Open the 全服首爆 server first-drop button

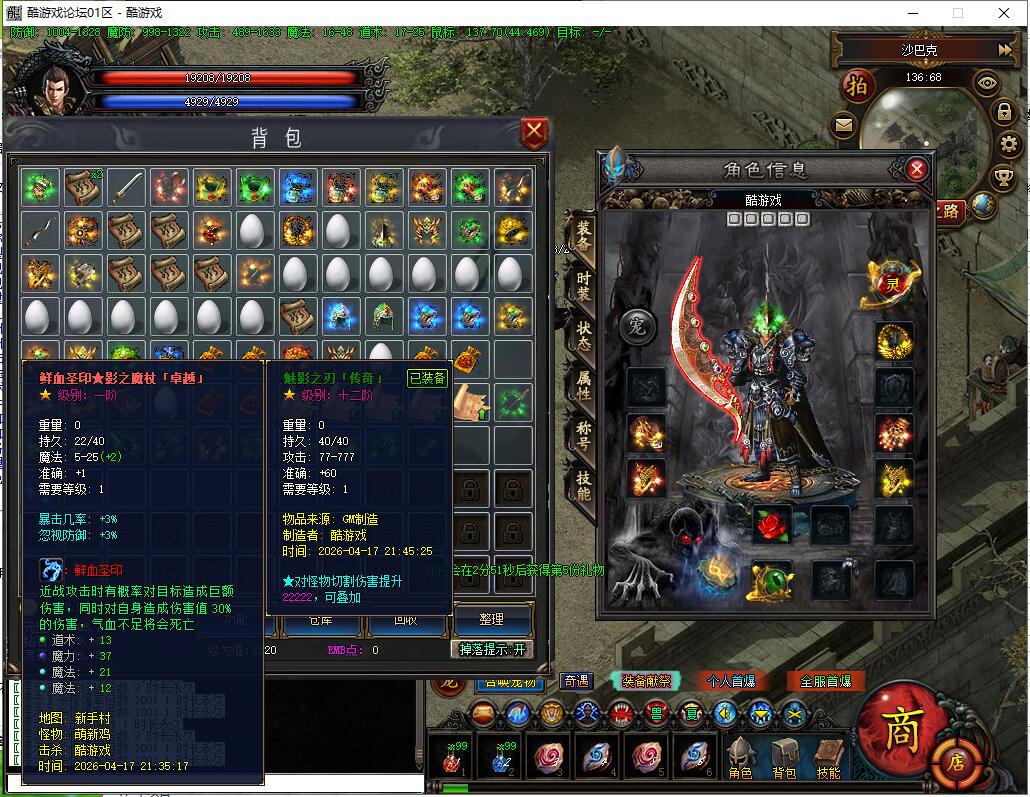[825, 681]
